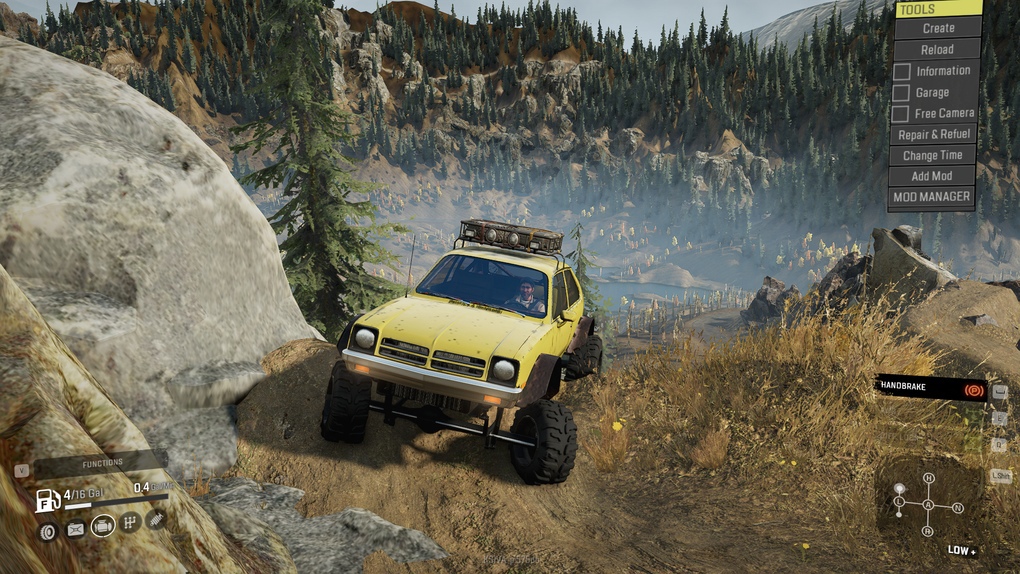Toggle the Free Camera checkbox

[x=902, y=114]
